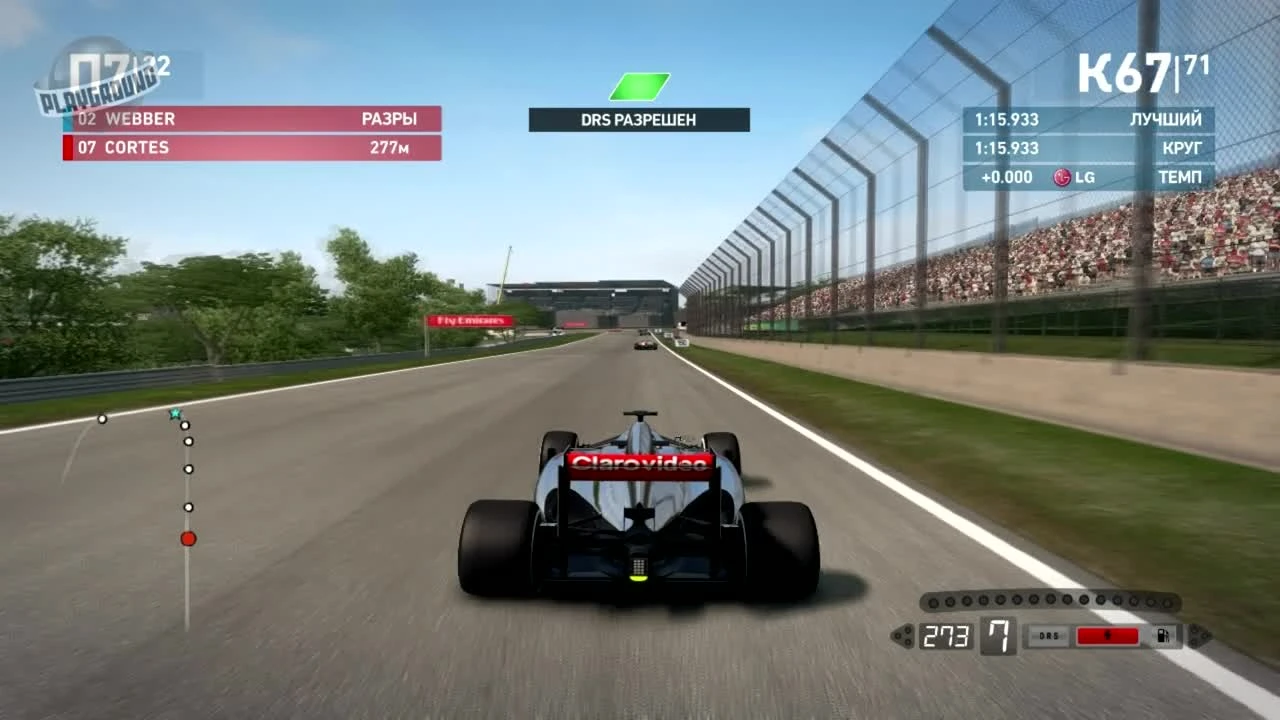Click the red fuel mix warning bar
The width and height of the screenshot is (1280, 720).
(x=1107, y=634)
